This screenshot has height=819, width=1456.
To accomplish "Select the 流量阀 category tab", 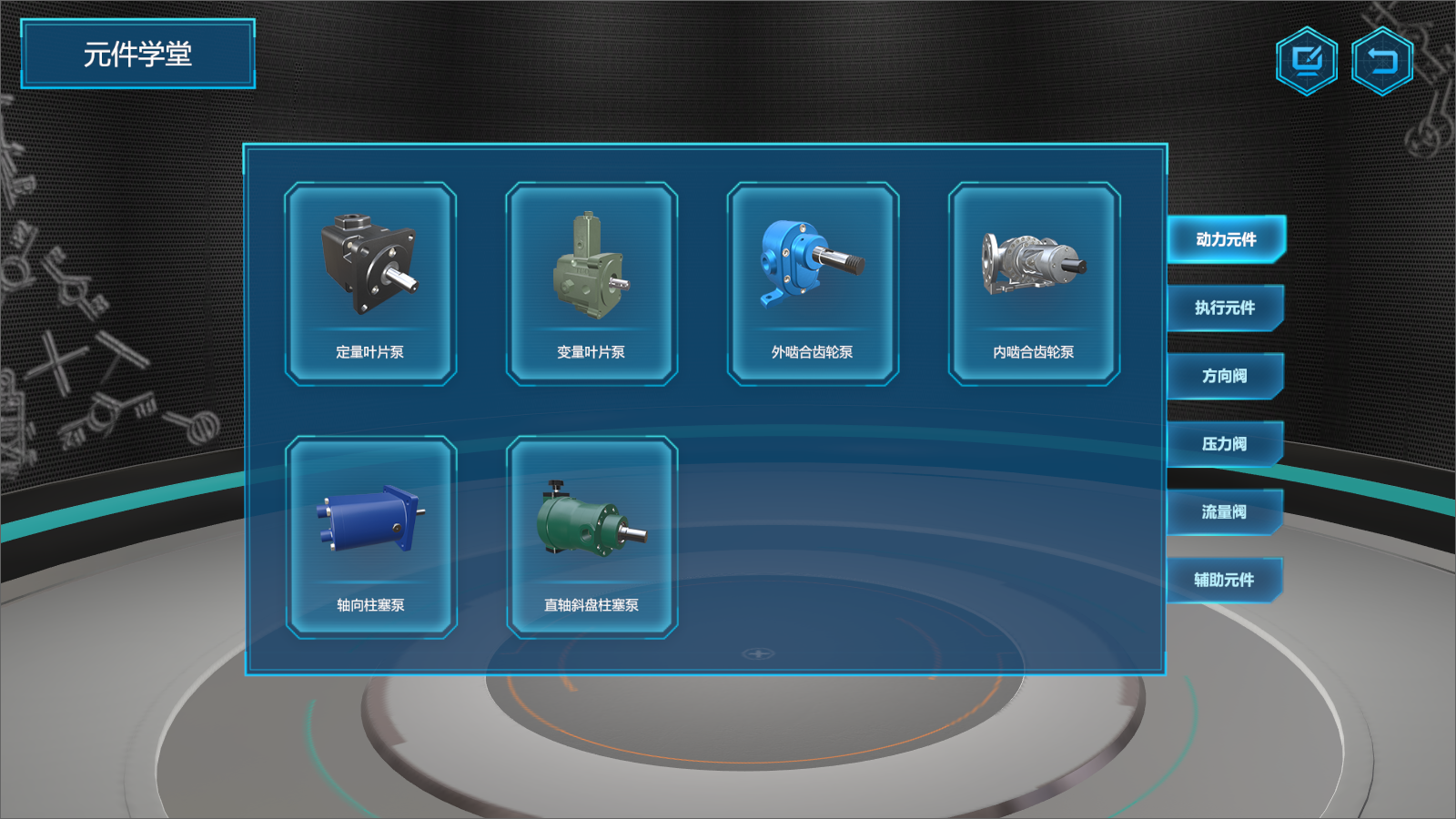I will (x=1225, y=512).
